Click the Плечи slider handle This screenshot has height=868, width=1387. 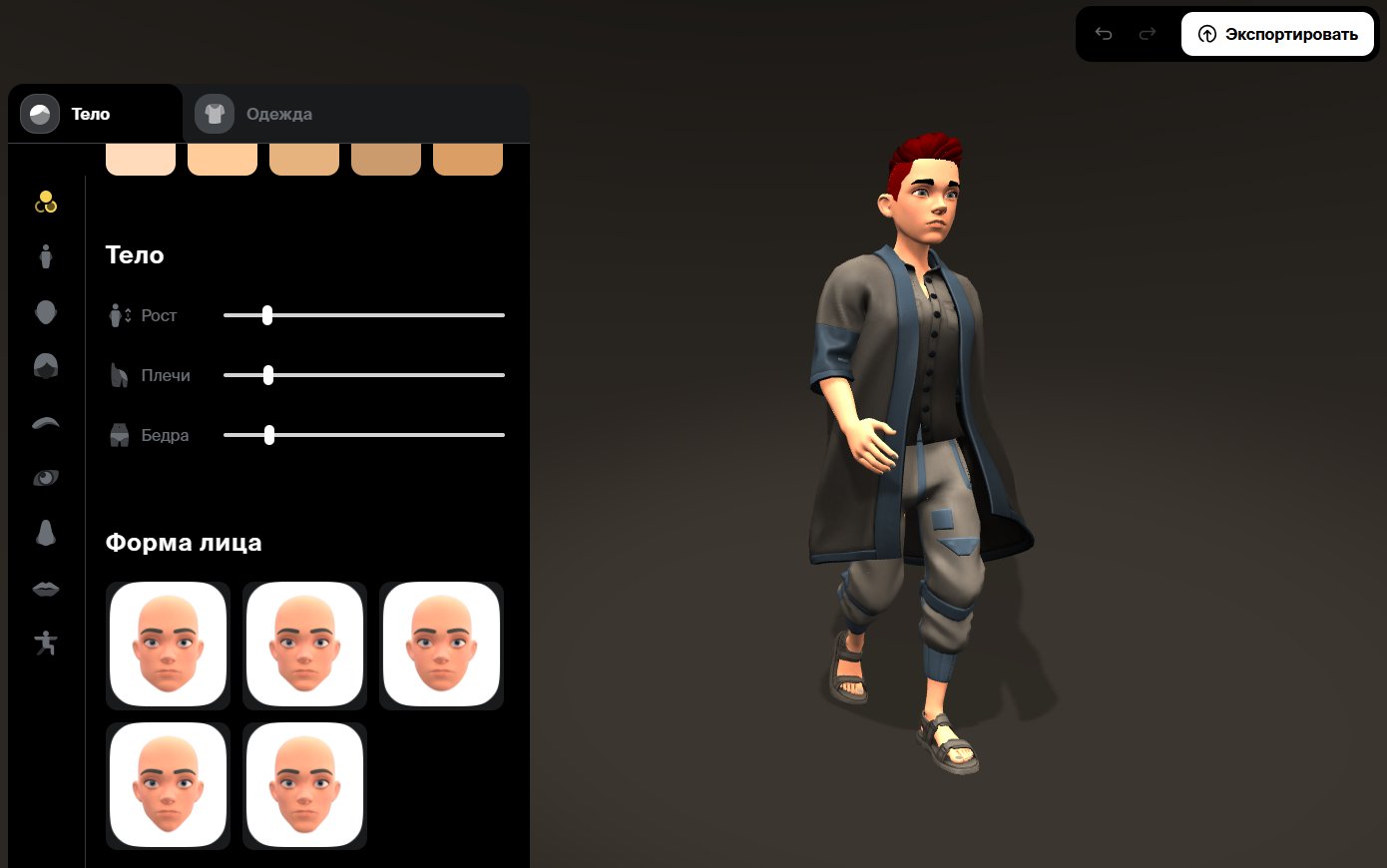pyautogui.click(x=268, y=375)
